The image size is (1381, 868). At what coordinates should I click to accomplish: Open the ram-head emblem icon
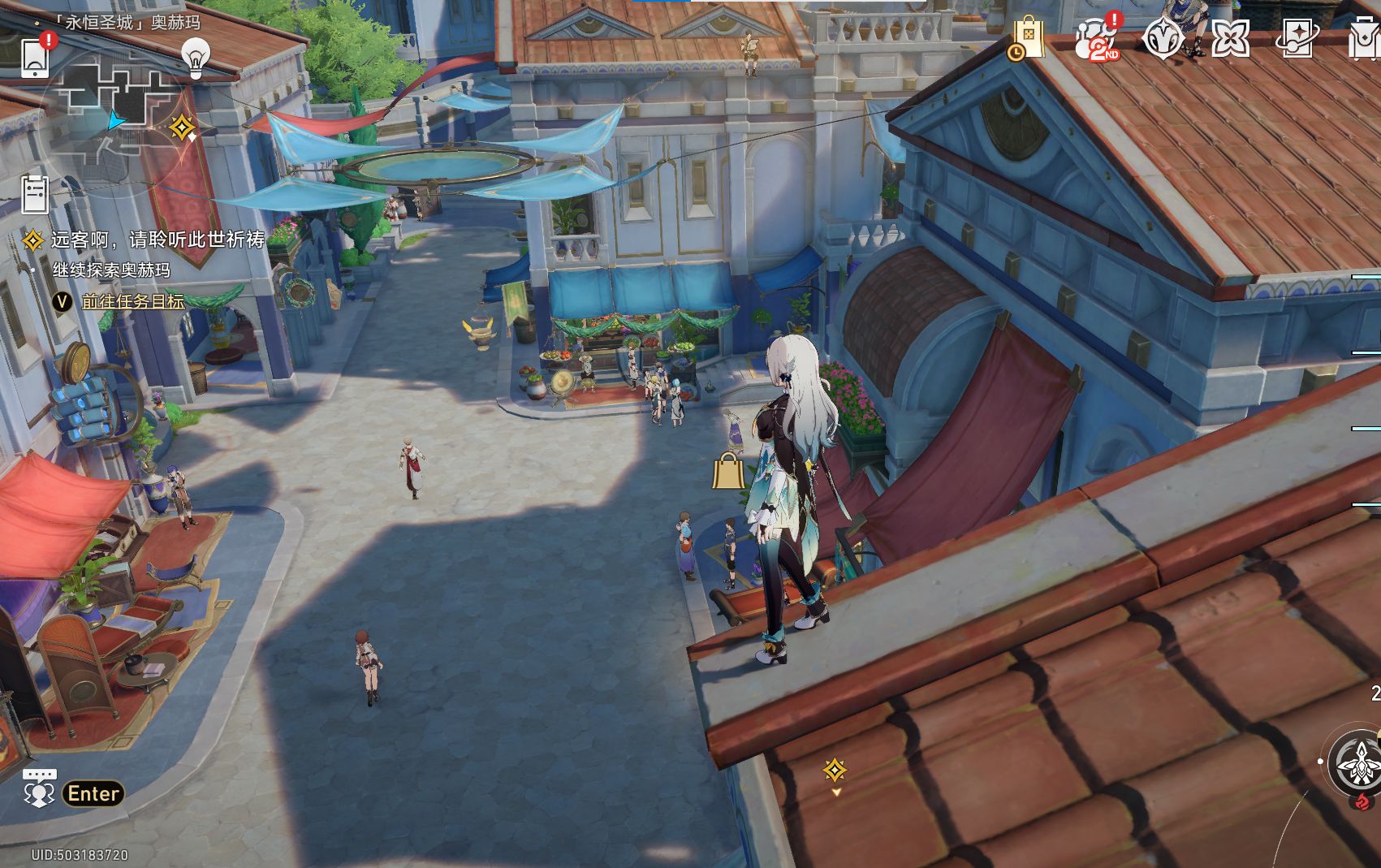1163,38
